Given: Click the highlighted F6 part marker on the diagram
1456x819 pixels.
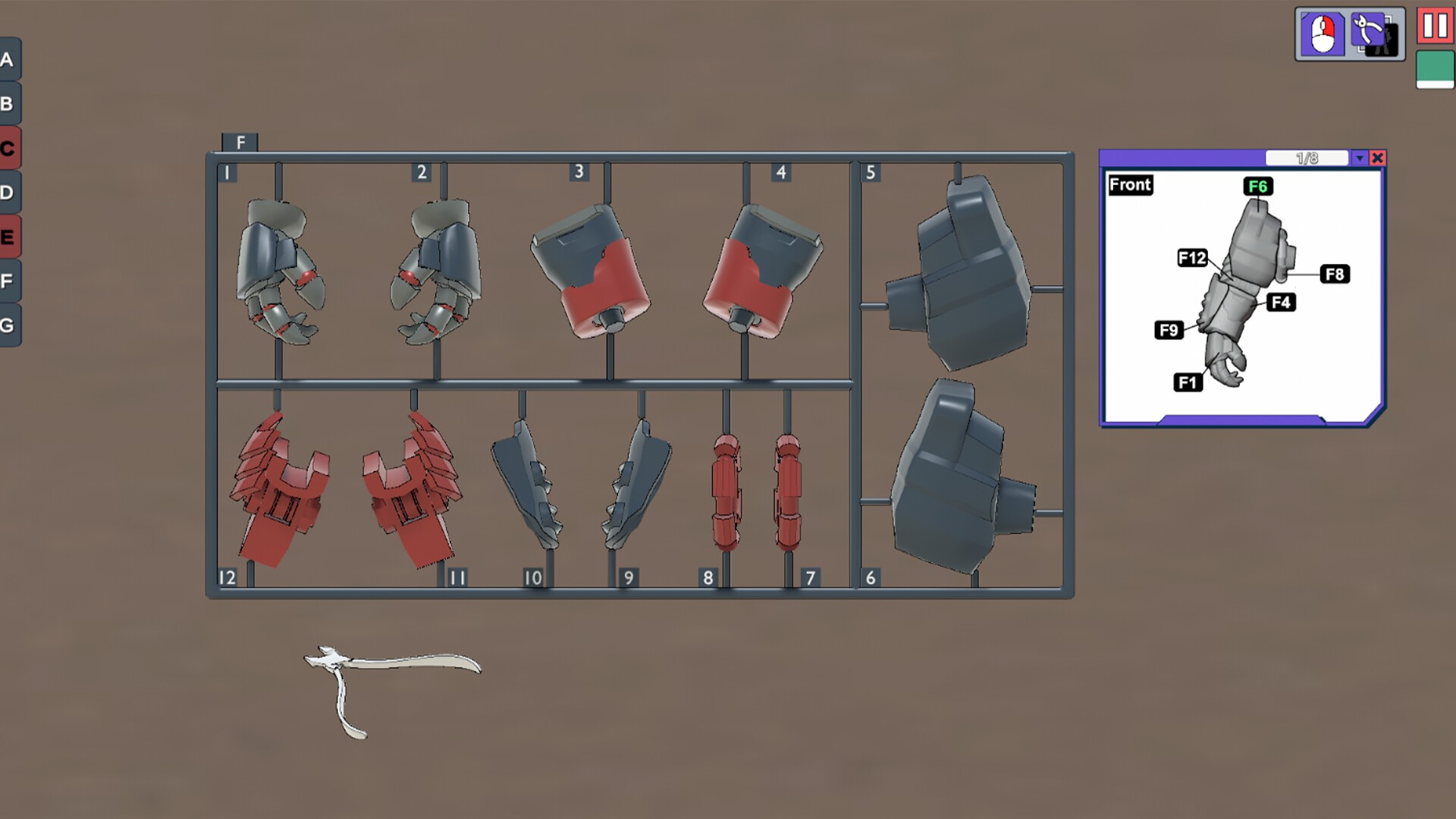Looking at the screenshot, I should coord(1258,185).
